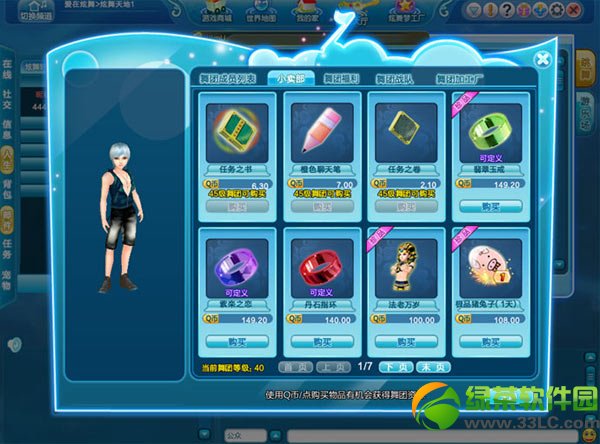Switch to the 舞团福利 tab

(344, 78)
